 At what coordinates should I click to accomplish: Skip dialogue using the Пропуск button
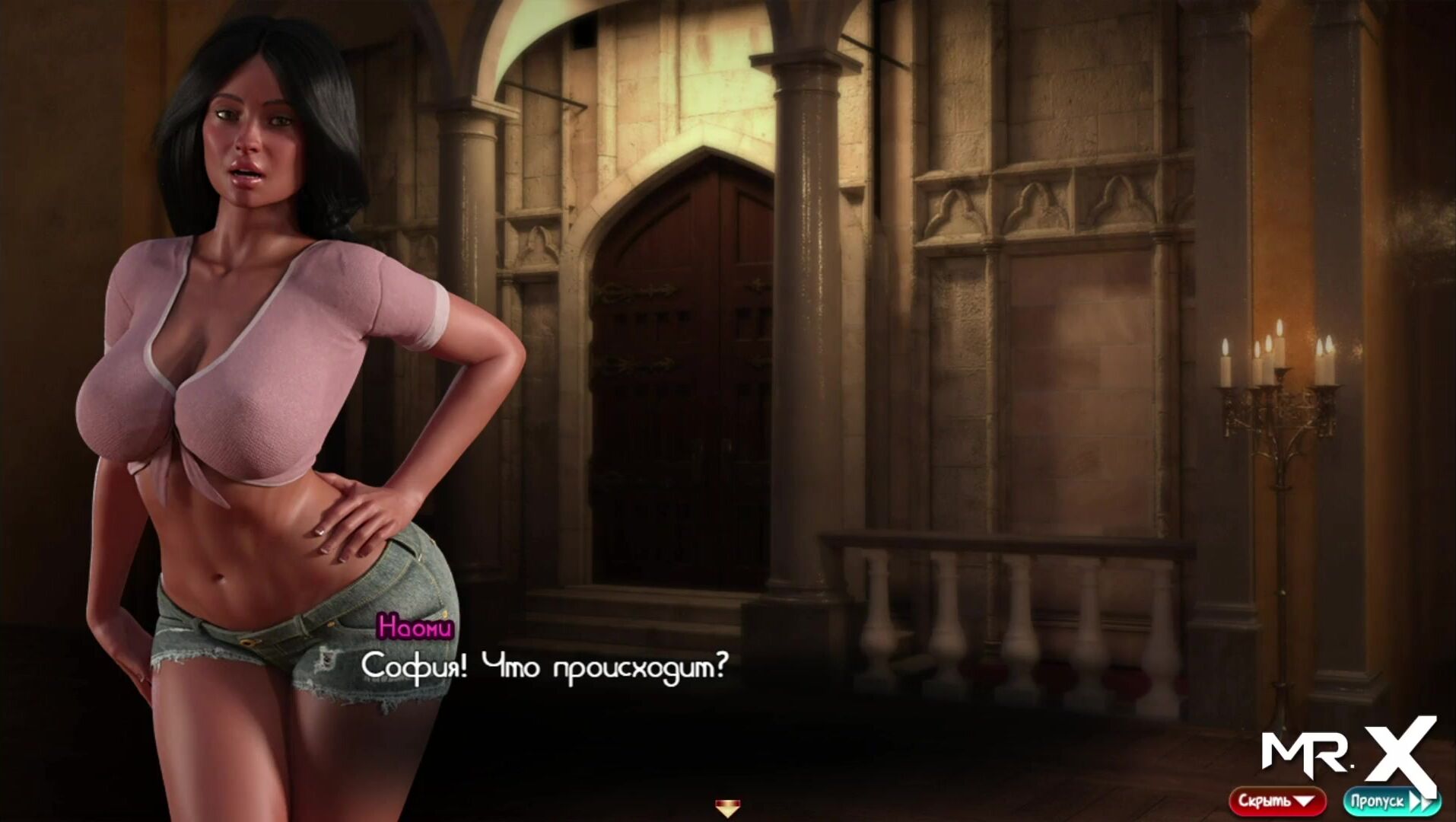pyautogui.click(x=1389, y=801)
